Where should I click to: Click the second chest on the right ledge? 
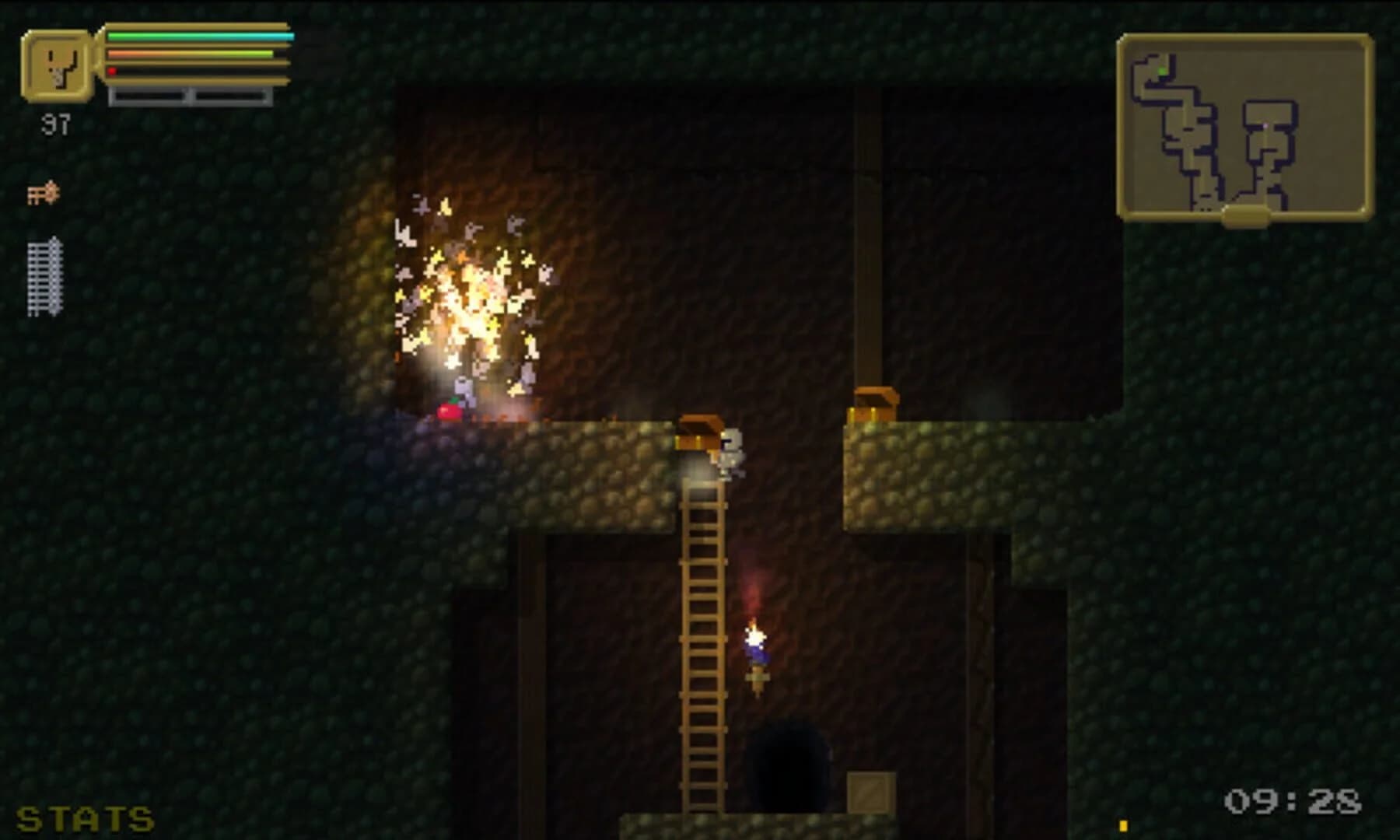click(x=873, y=404)
